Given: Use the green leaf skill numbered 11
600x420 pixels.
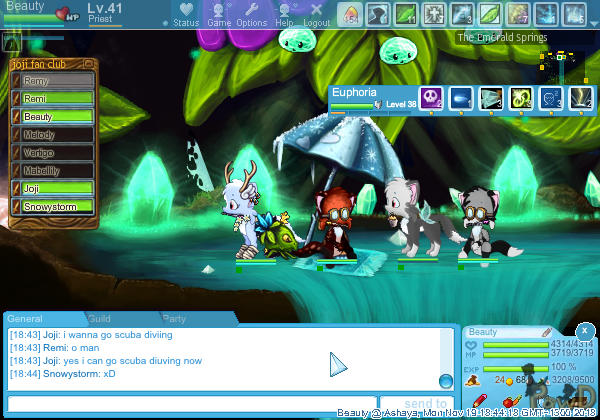Looking at the screenshot, I should pyautogui.click(x=405, y=14).
